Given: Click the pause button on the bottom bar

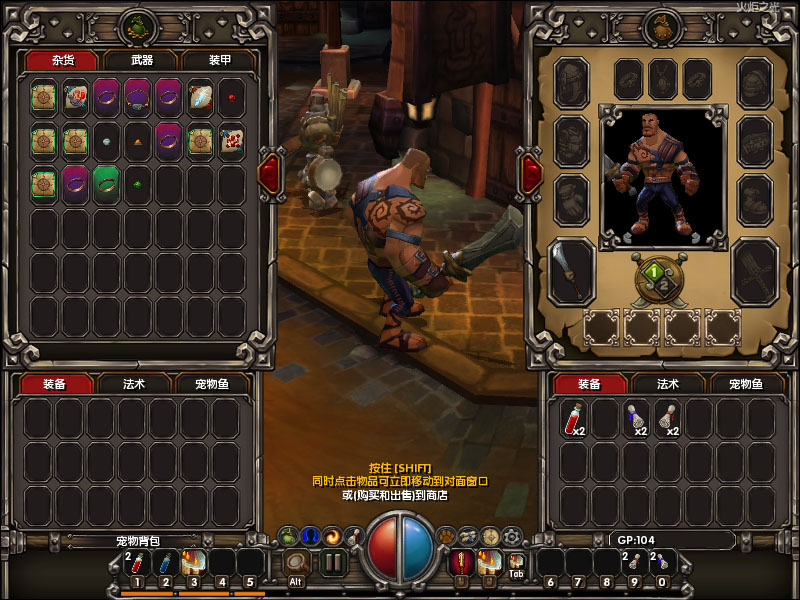Looking at the screenshot, I should pyautogui.click(x=333, y=562).
